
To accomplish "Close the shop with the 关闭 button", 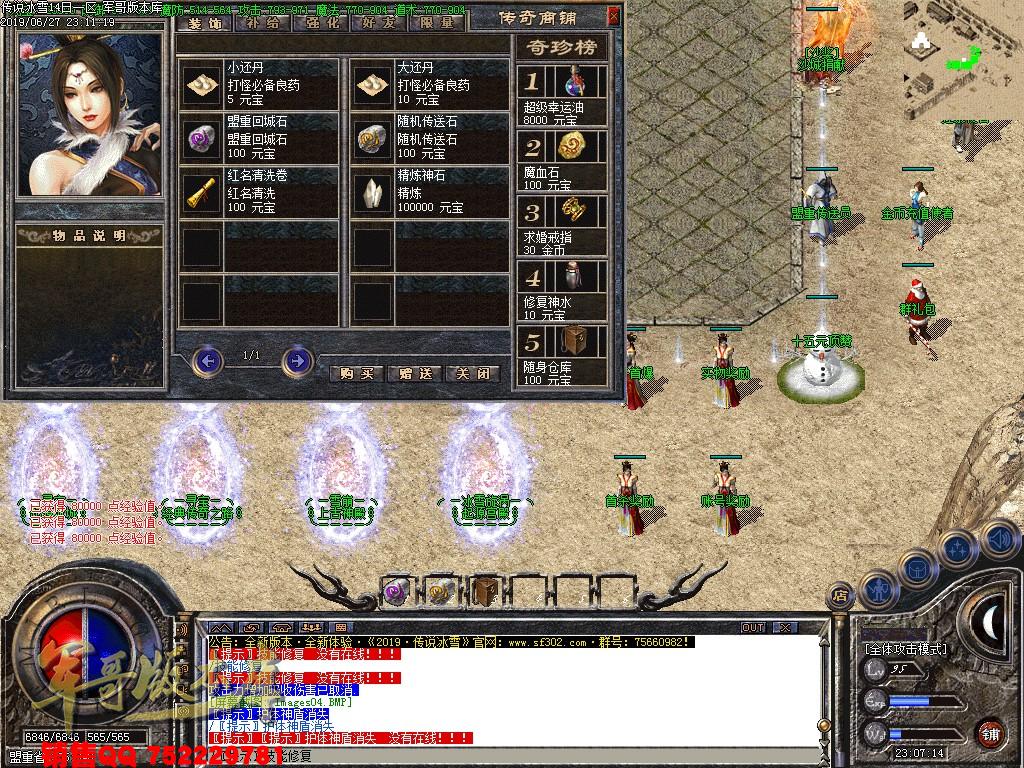I will click(472, 373).
